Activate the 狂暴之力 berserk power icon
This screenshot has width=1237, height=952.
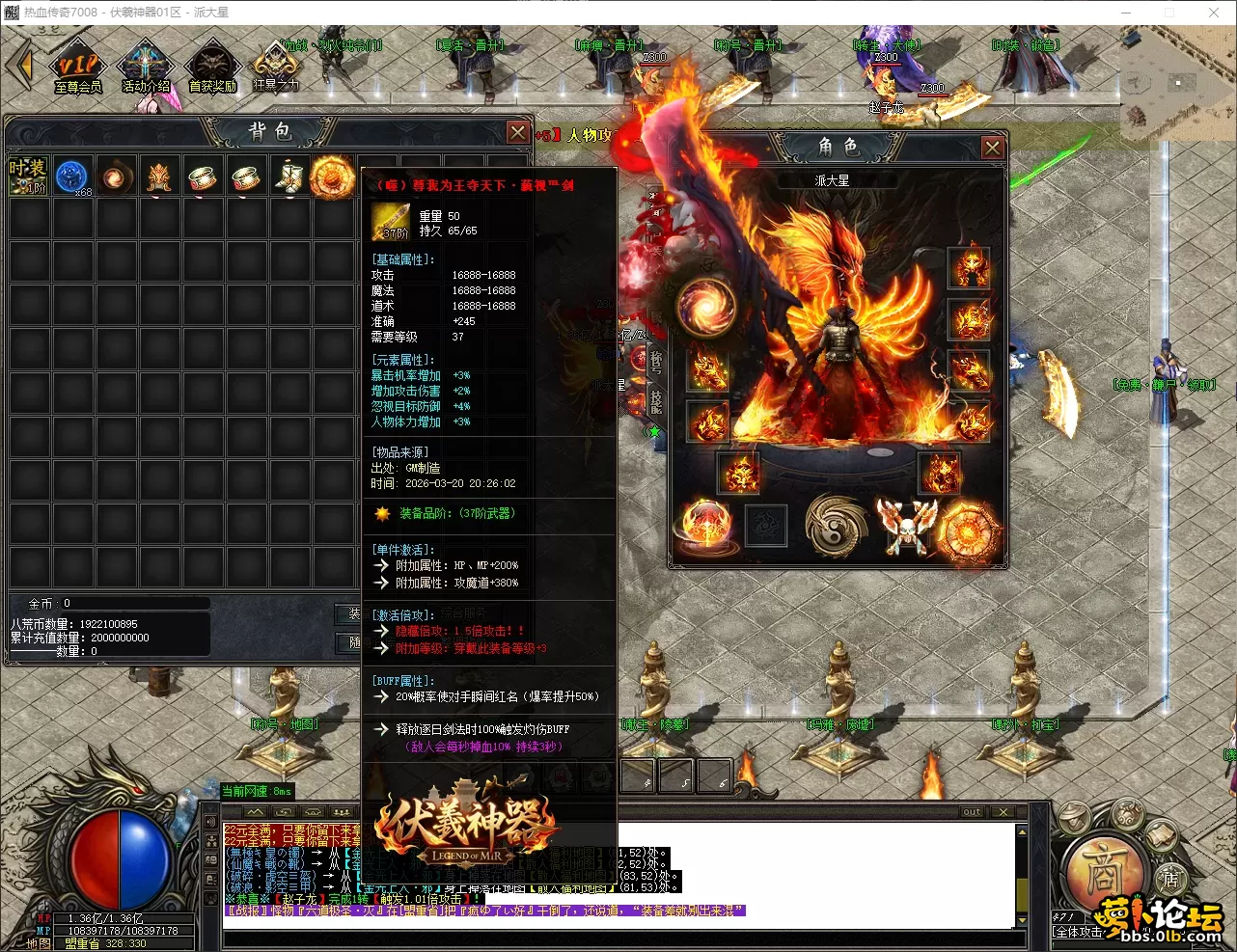pyautogui.click(x=276, y=66)
